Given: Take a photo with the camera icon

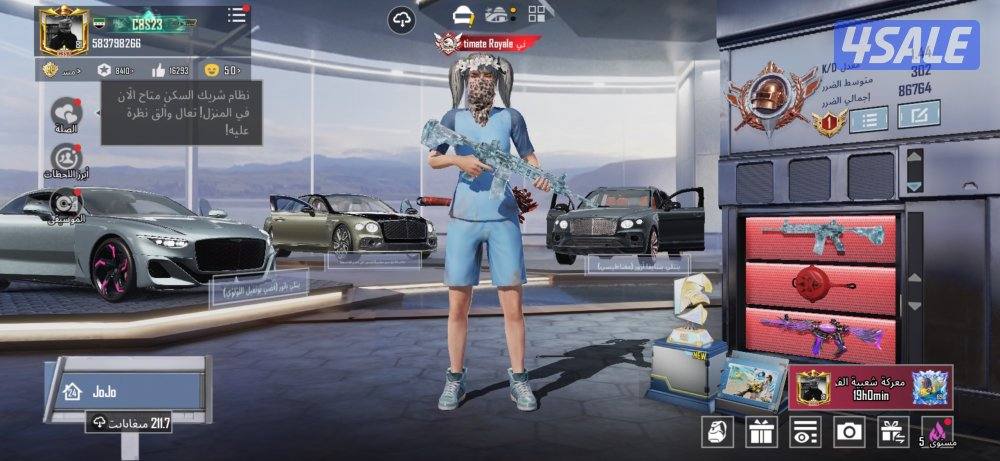Looking at the screenshot, I should coord(849,432).
